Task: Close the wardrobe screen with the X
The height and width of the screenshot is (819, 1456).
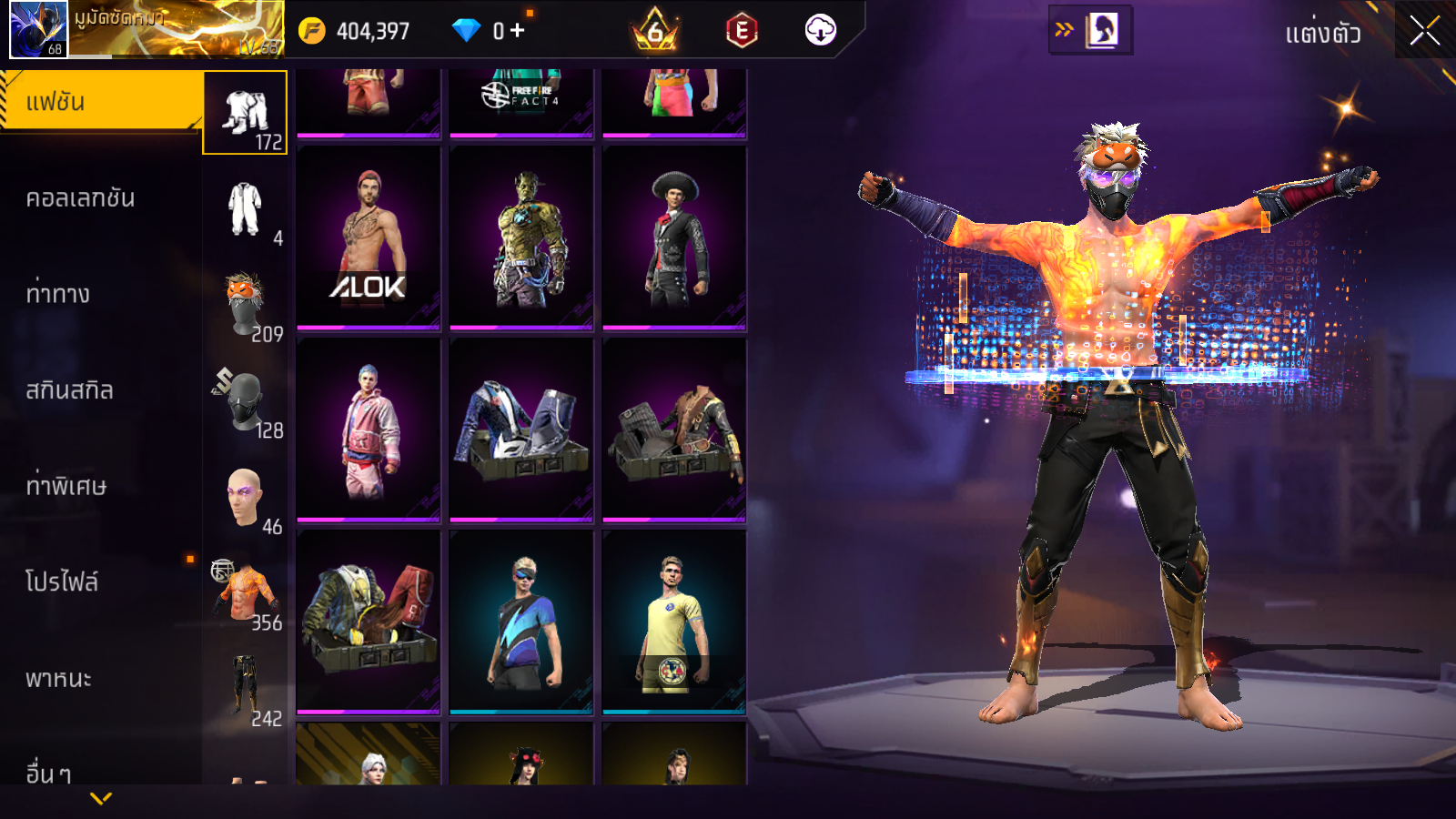Action: [x=1424, y=32]
